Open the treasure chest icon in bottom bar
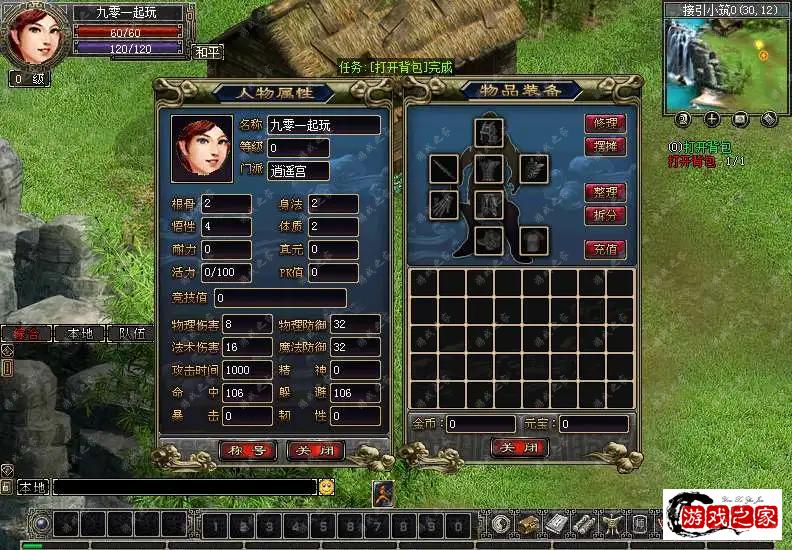792x550 pixels. click(x=529, y=525)
